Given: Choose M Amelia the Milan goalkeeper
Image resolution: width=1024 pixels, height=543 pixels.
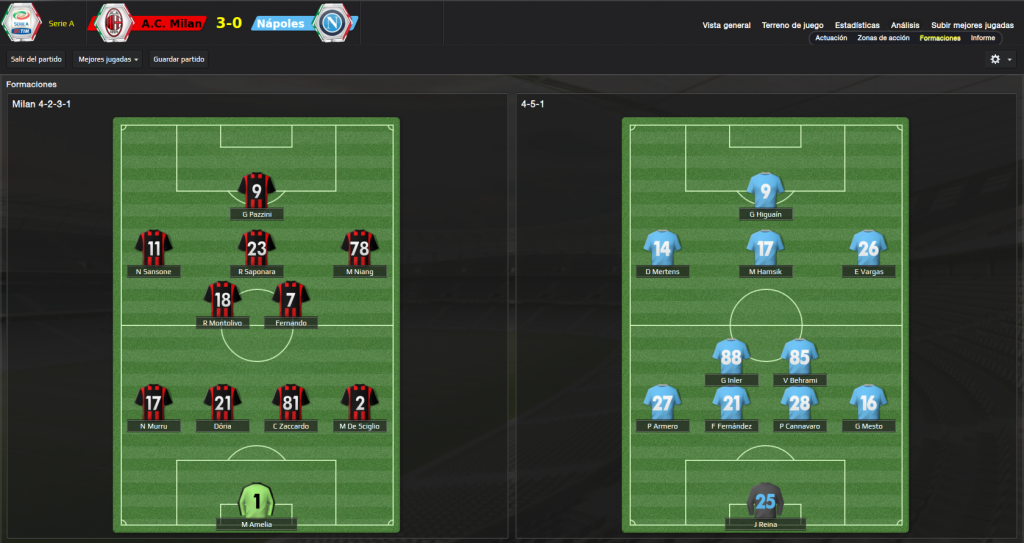Looking at the screenshot, I should pos(257,500).
